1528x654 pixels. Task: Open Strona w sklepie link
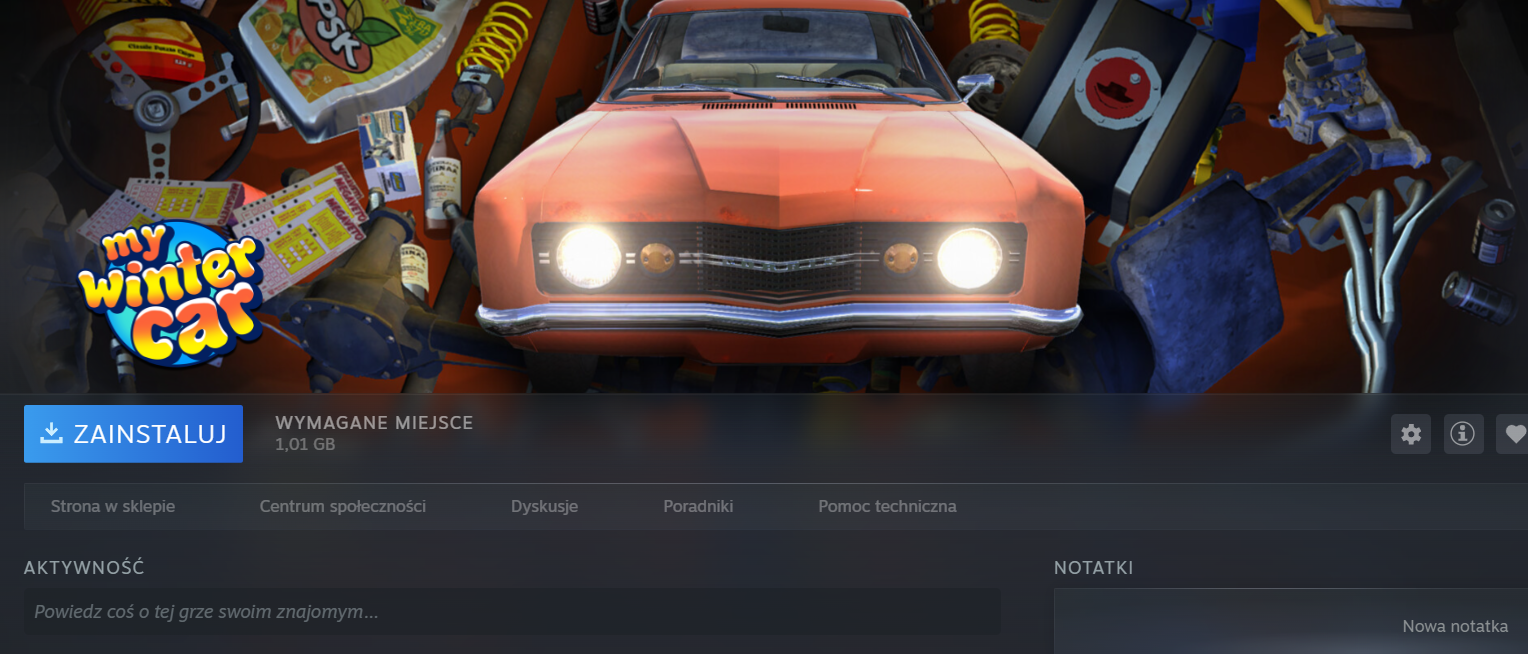pyautogui.click(x=113, y=506)
